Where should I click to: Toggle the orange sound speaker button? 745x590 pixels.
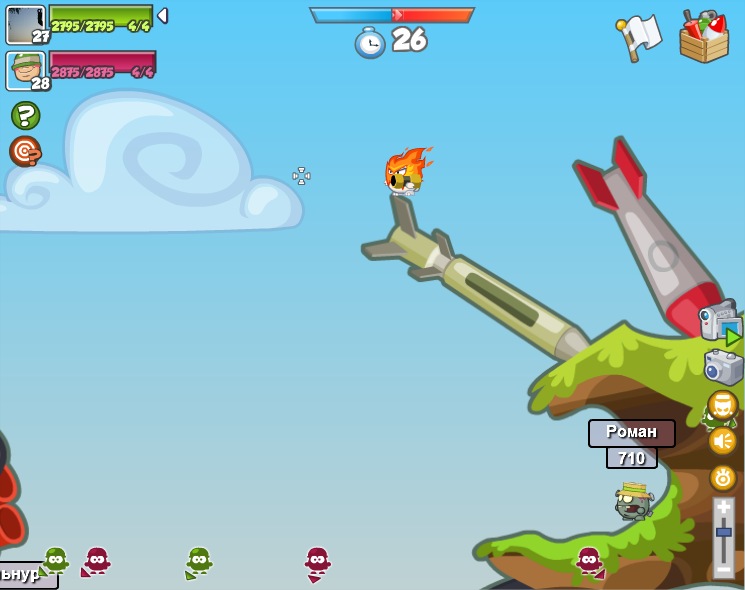722,441
